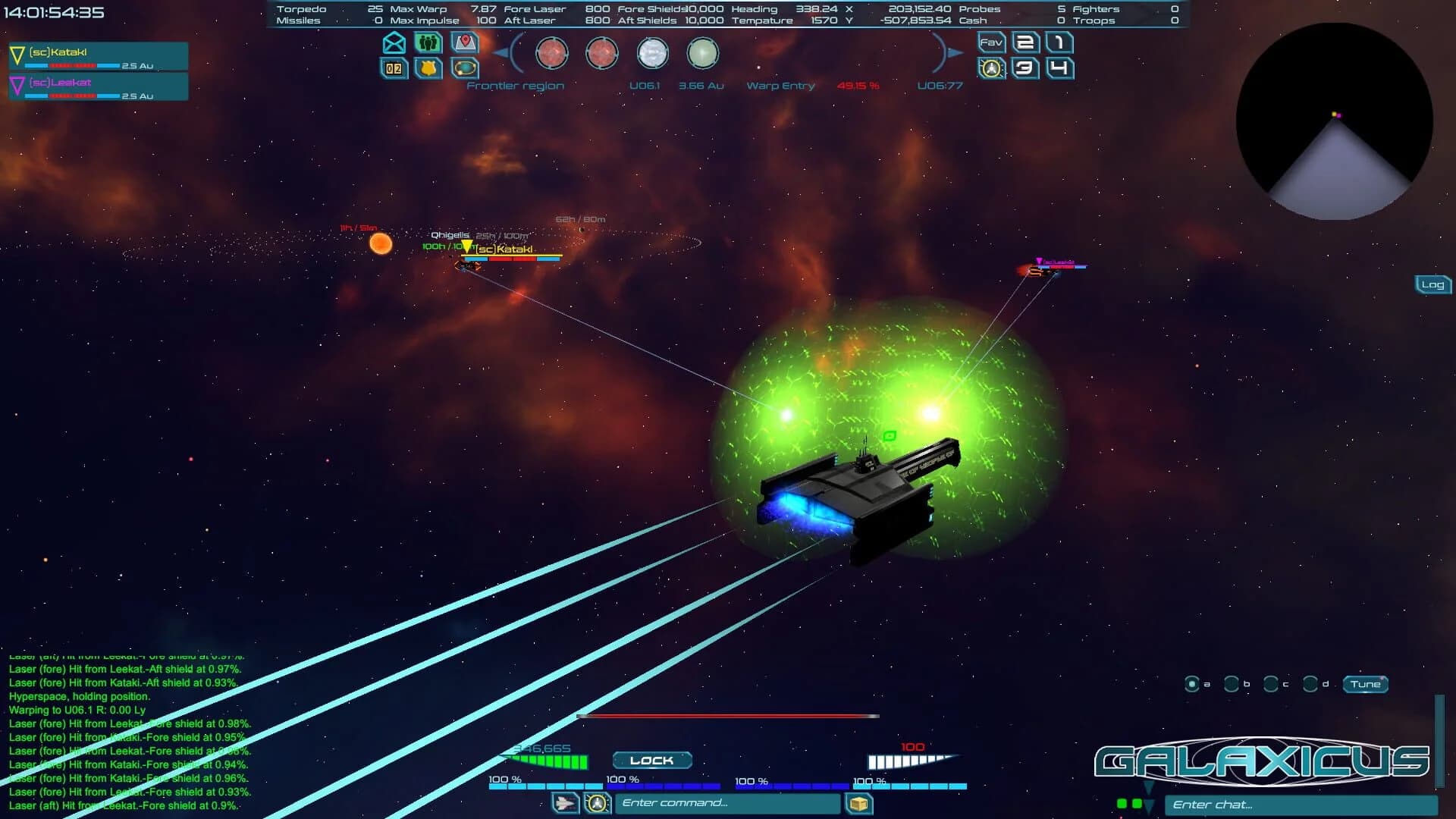1456x819 pixels.
Task: Toggle radio channel d
Action: click(x=1310, y=684)
